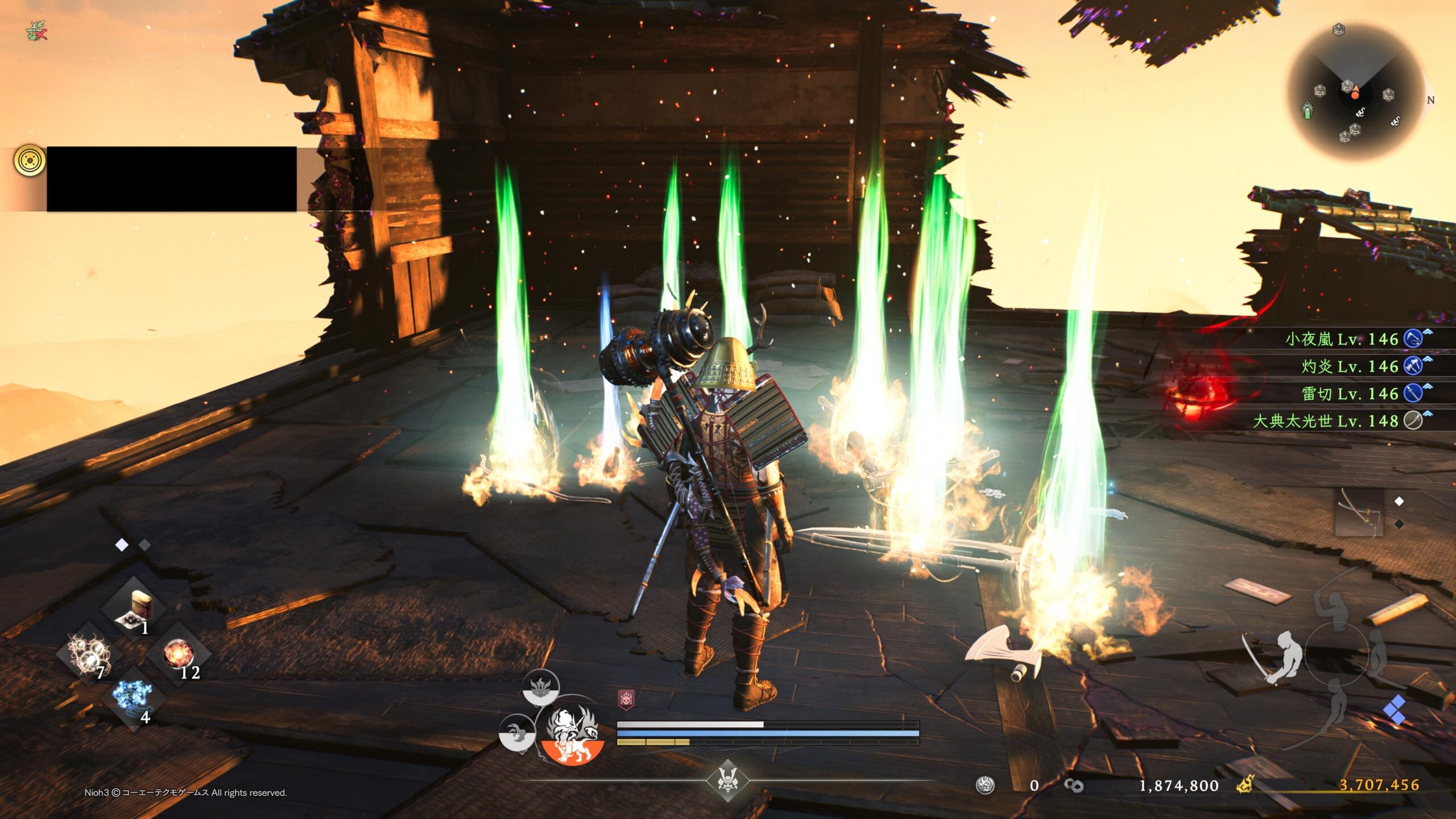Click the pink skull status effect icon

point(626,699)
